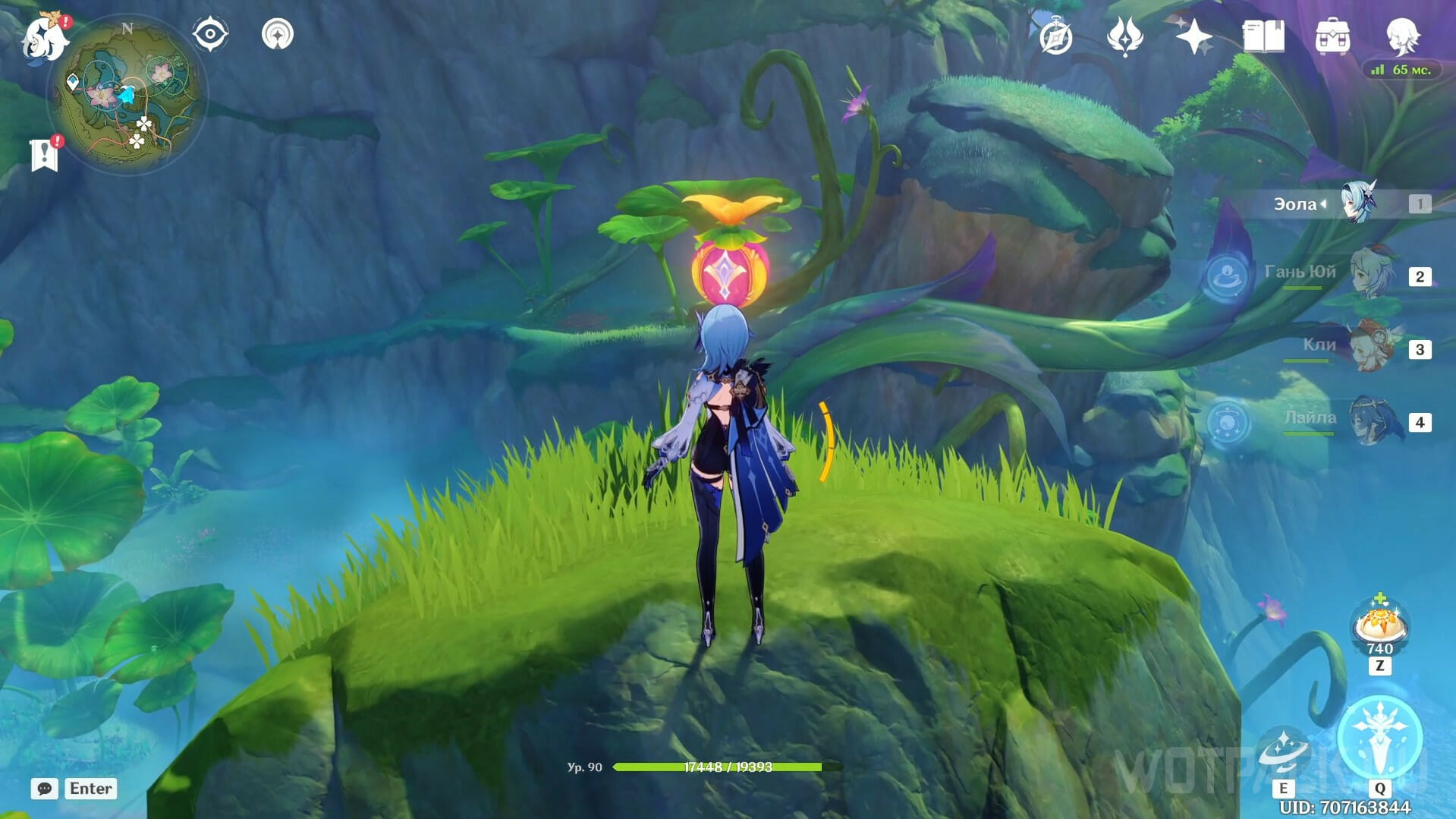
Task: Open the chat box speech bubble
Action: (x=45, y=789)
